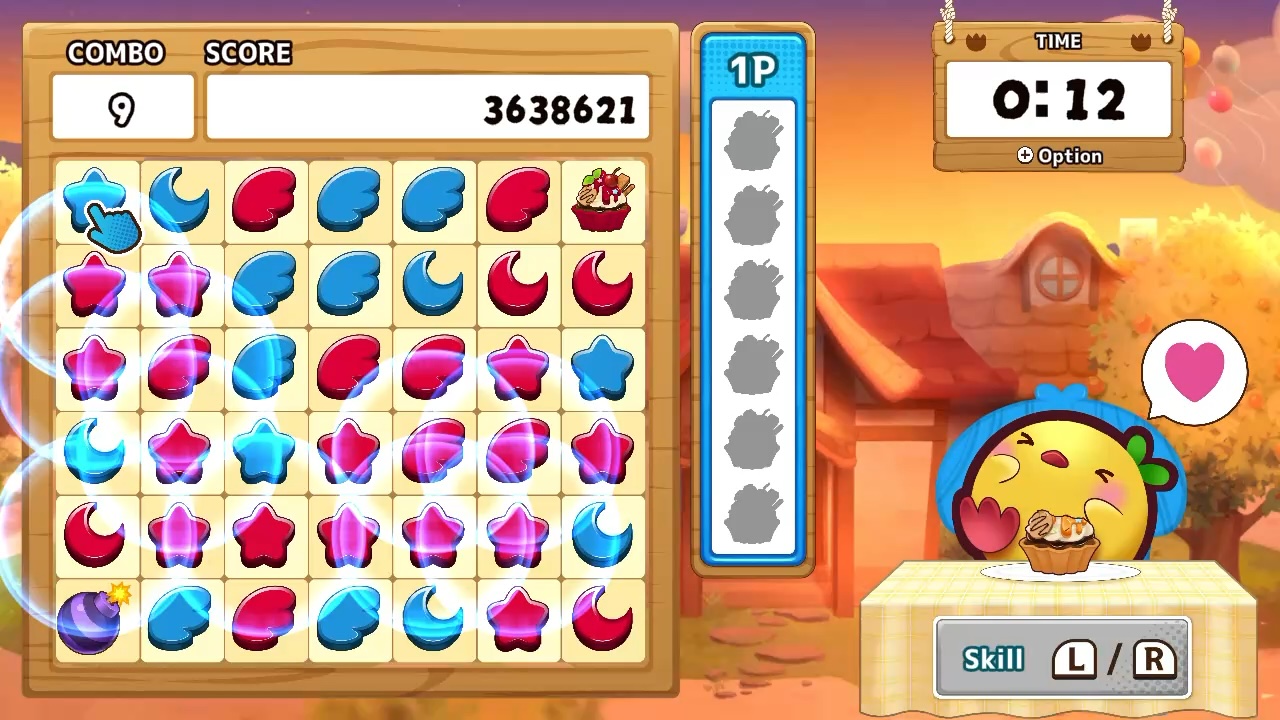The image size is (1280, 720).
Task: Select the lone blue star on the right edge
Action: tap(601, 365)
